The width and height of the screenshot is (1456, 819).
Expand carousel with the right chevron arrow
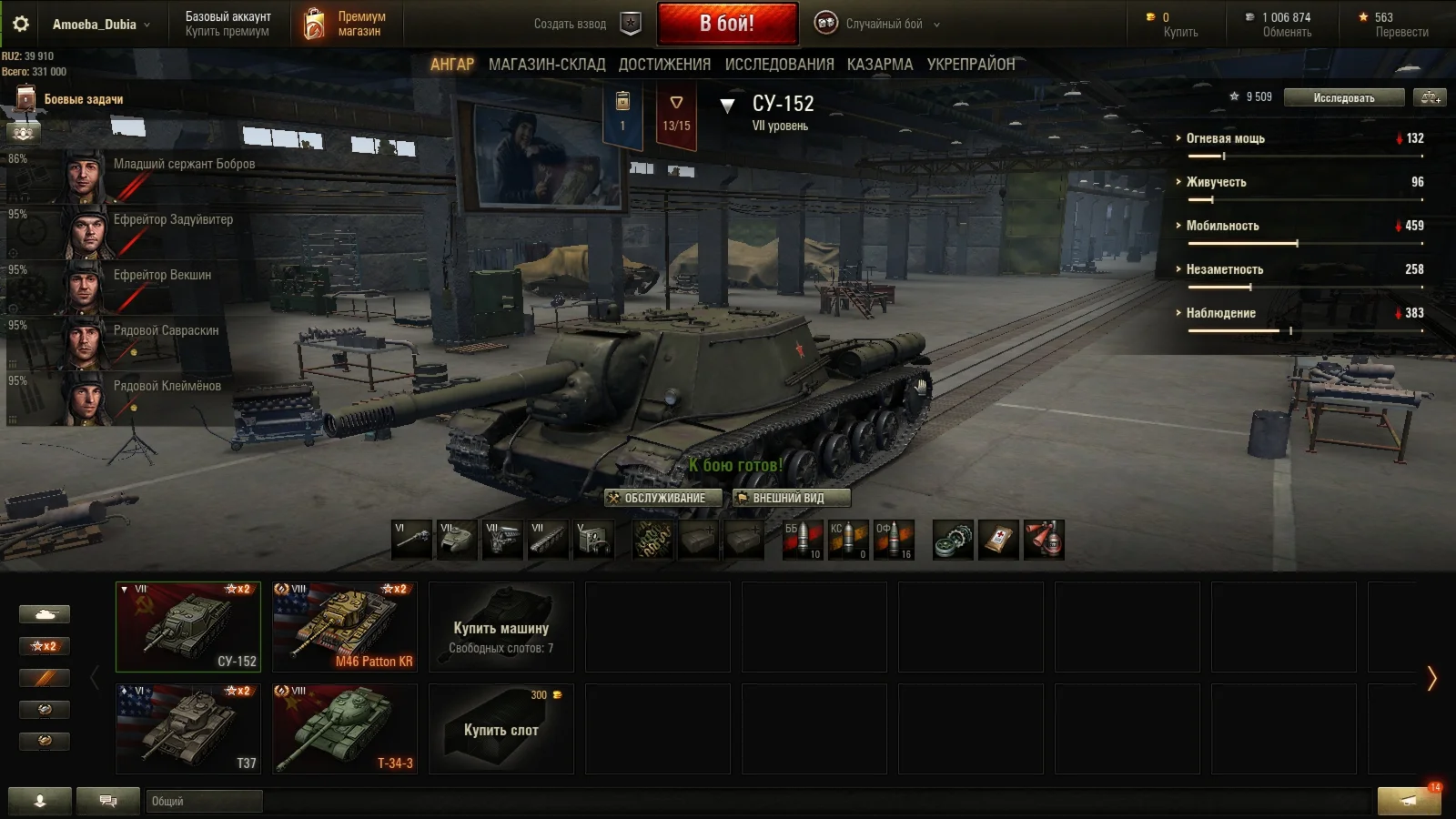coord(1432,678)
